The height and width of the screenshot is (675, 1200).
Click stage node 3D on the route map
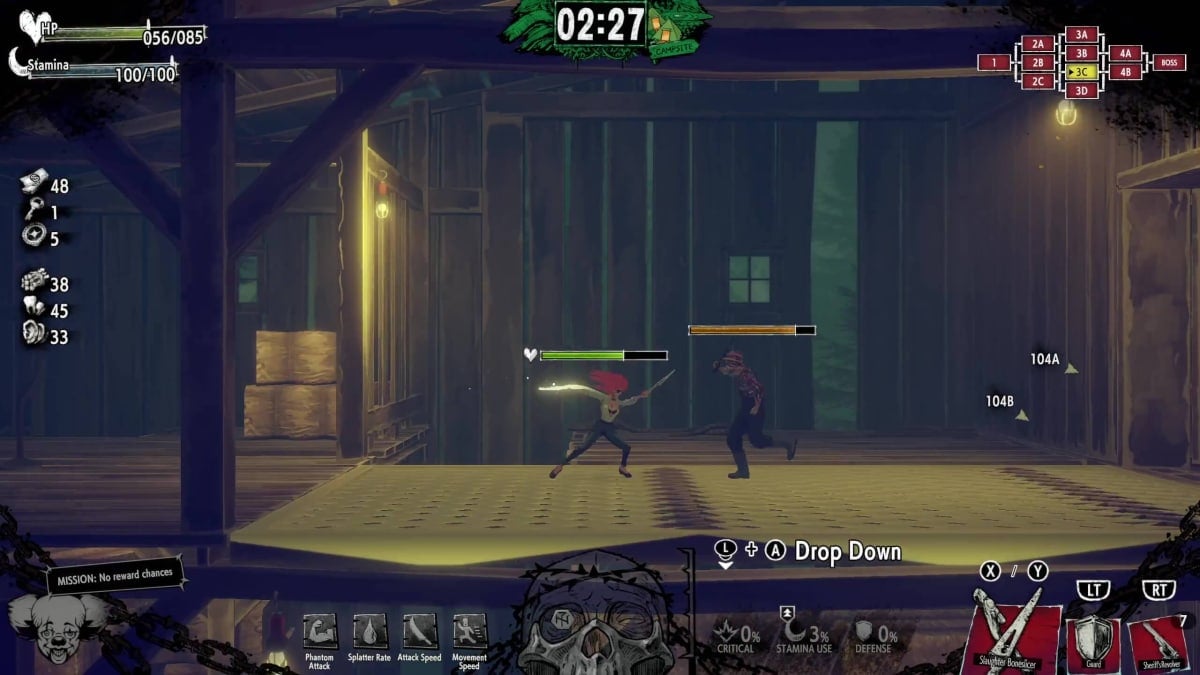[1081, 91]
